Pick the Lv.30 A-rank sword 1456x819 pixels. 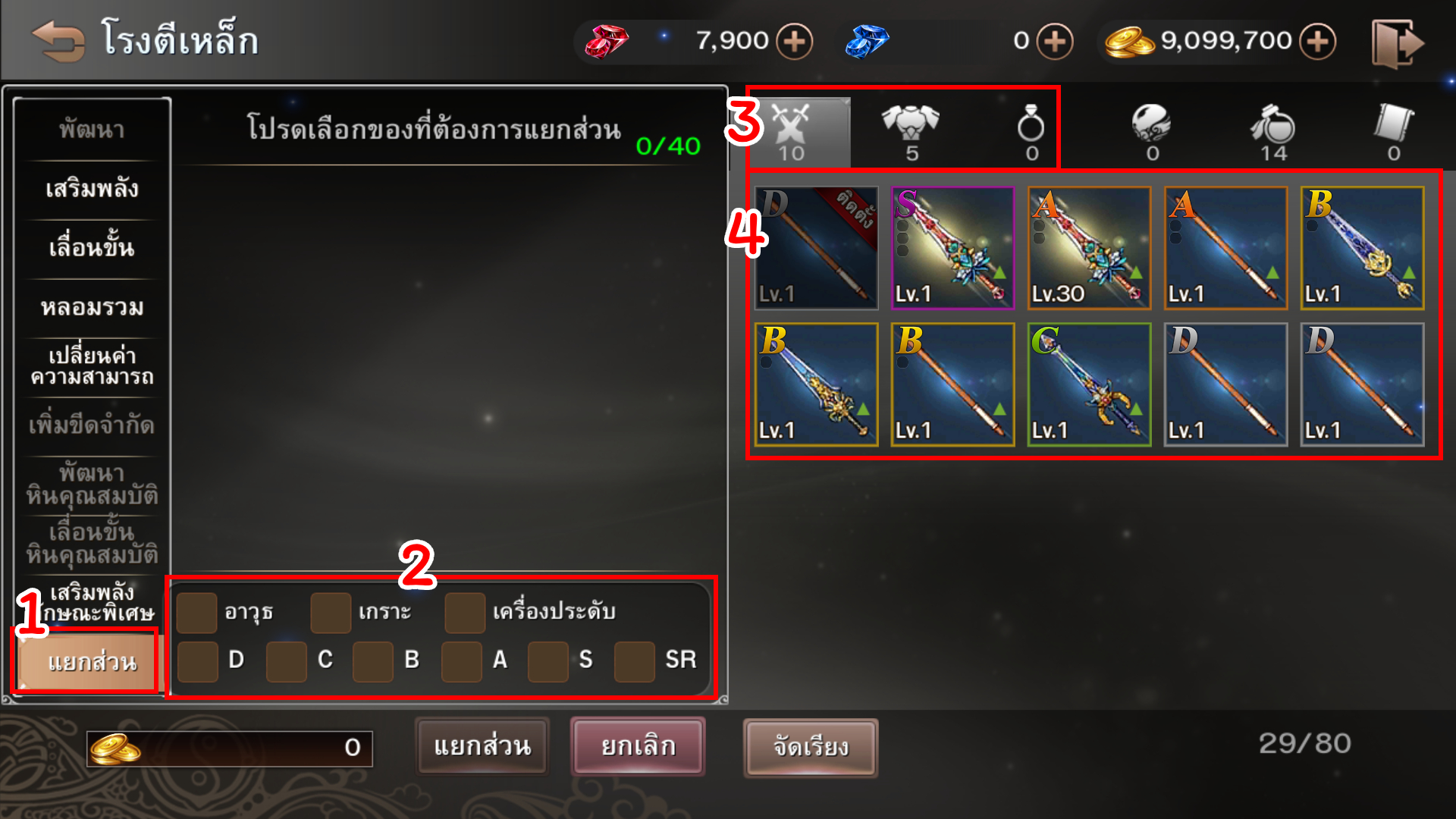pos(1089,248)
